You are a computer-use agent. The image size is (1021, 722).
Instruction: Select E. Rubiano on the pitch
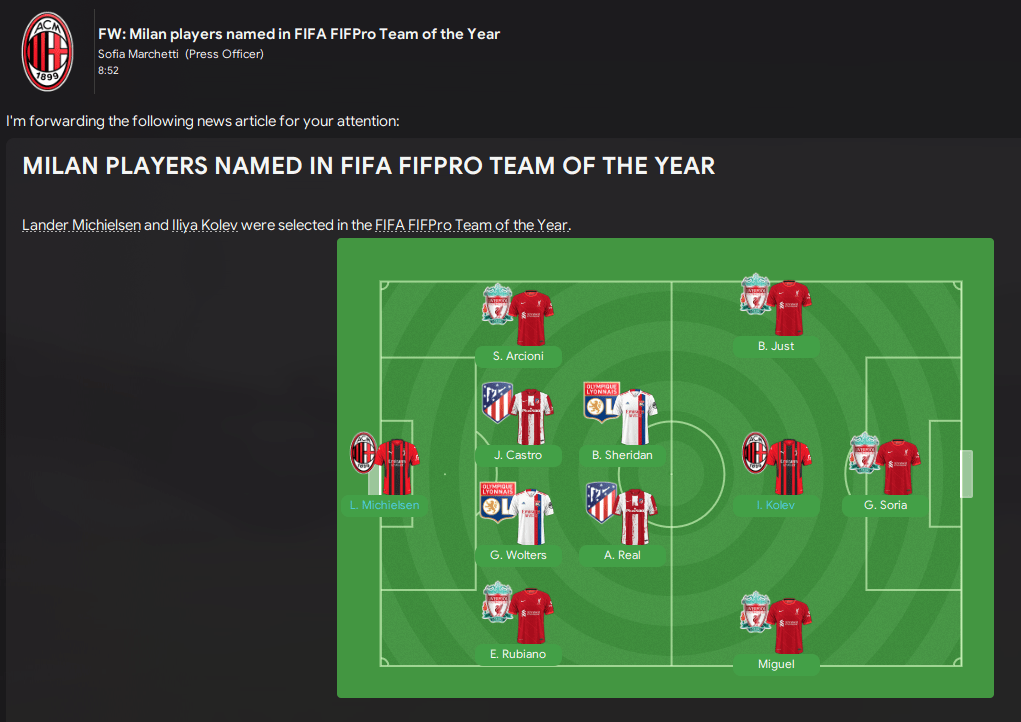[518, 654]
